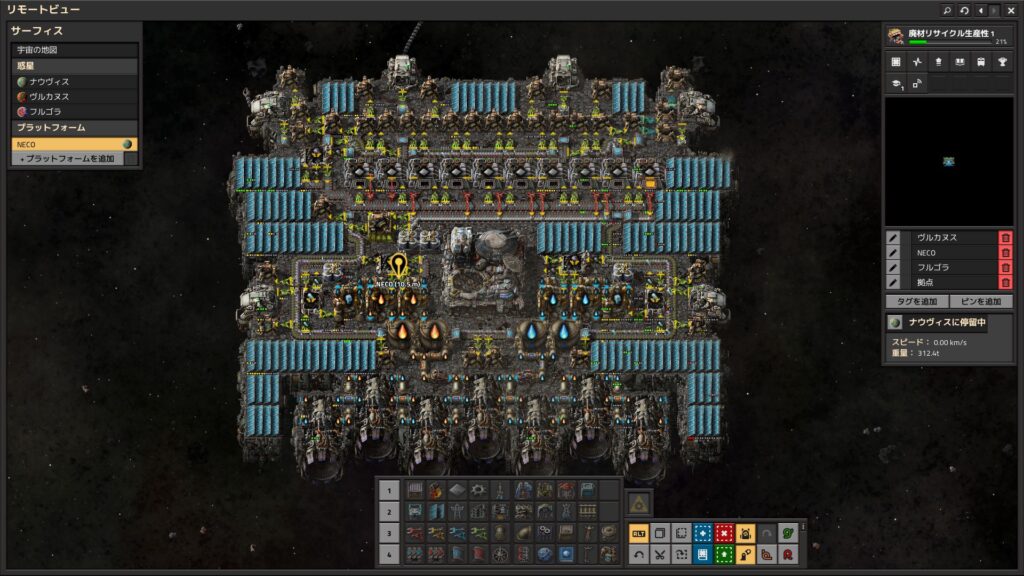Select the ナウヴィス planet surface
The image size is (1024, 576).
[74, 81]
